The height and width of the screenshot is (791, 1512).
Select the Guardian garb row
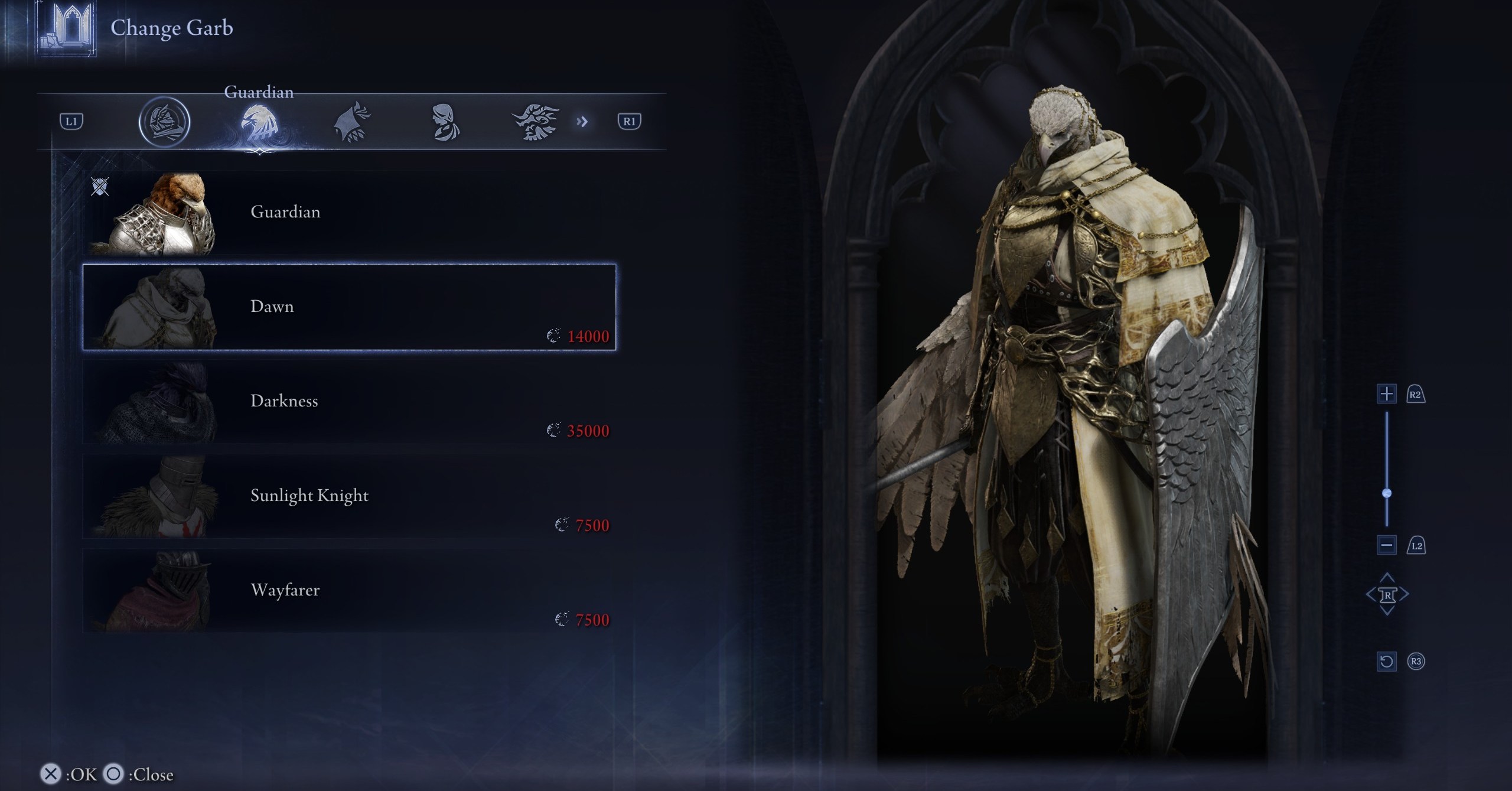click(348, 213)
